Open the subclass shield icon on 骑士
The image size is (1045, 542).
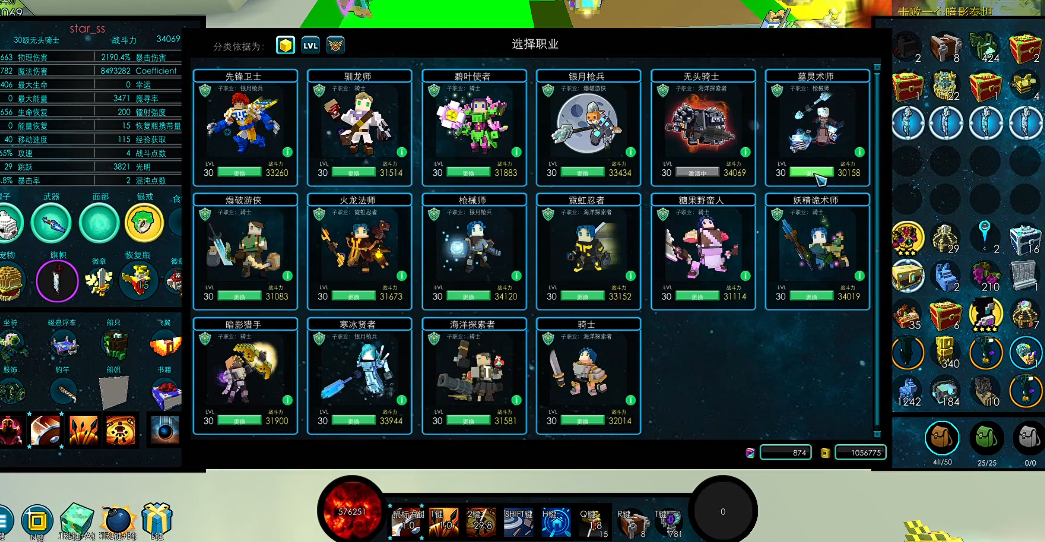pos(548,338)
